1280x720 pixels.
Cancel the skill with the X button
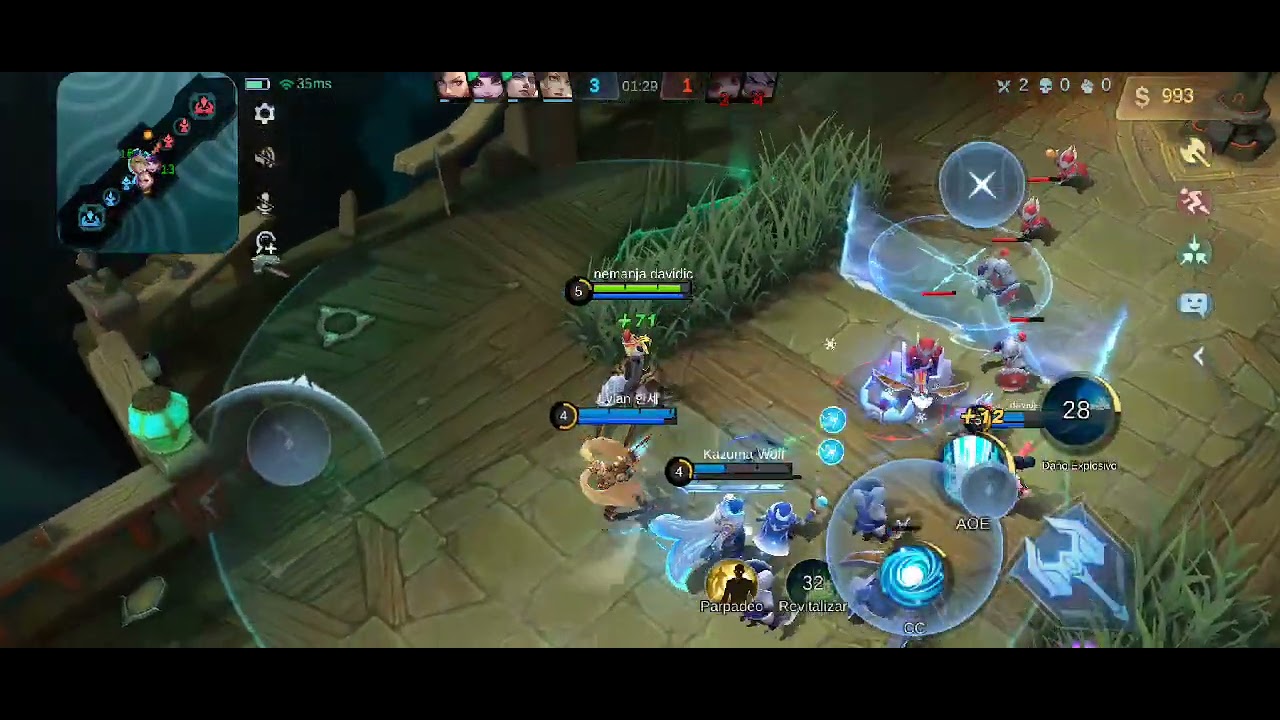pyautogui.click(x=982, y=184)
